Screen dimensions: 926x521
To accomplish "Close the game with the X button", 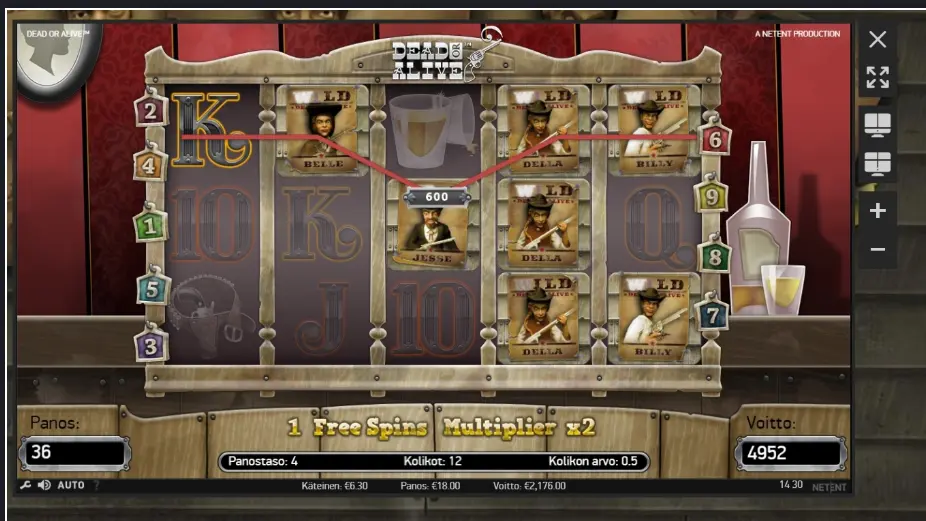I will tap(877, 40).
